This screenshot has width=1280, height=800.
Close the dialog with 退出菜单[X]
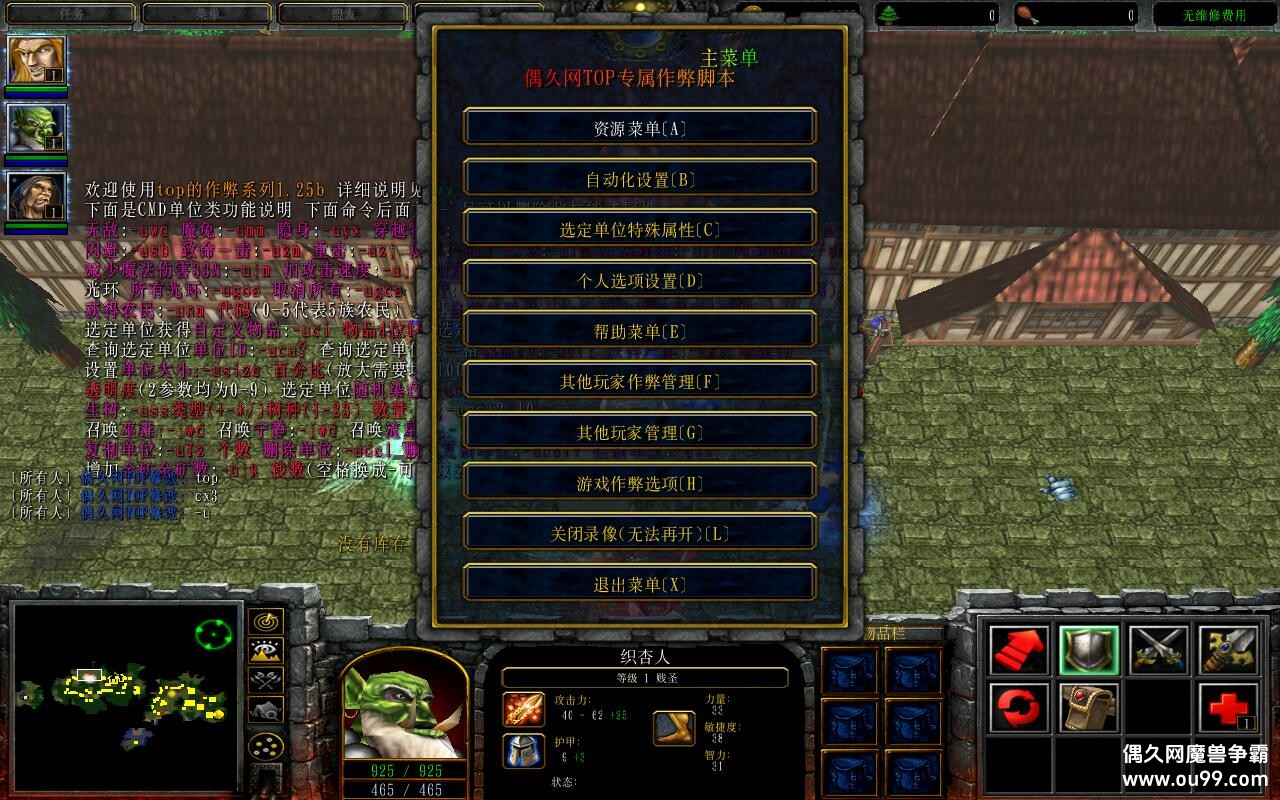pyautogui.click(x=640, y=584)
